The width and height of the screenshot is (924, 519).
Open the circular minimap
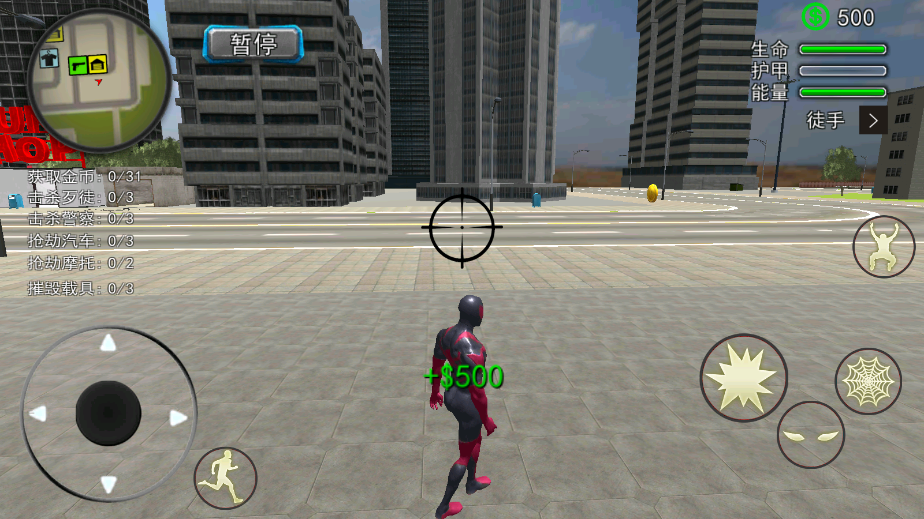98,81
